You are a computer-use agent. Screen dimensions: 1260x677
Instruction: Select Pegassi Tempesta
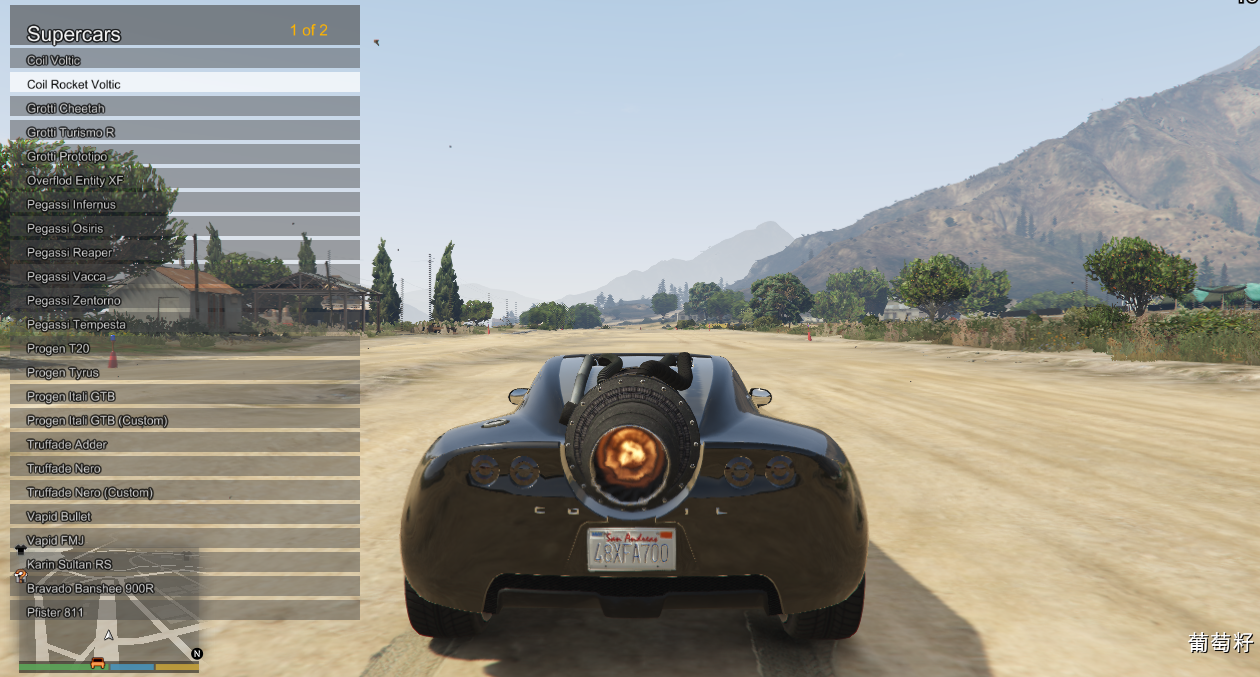pyautogui.click(x=185, y=324)
